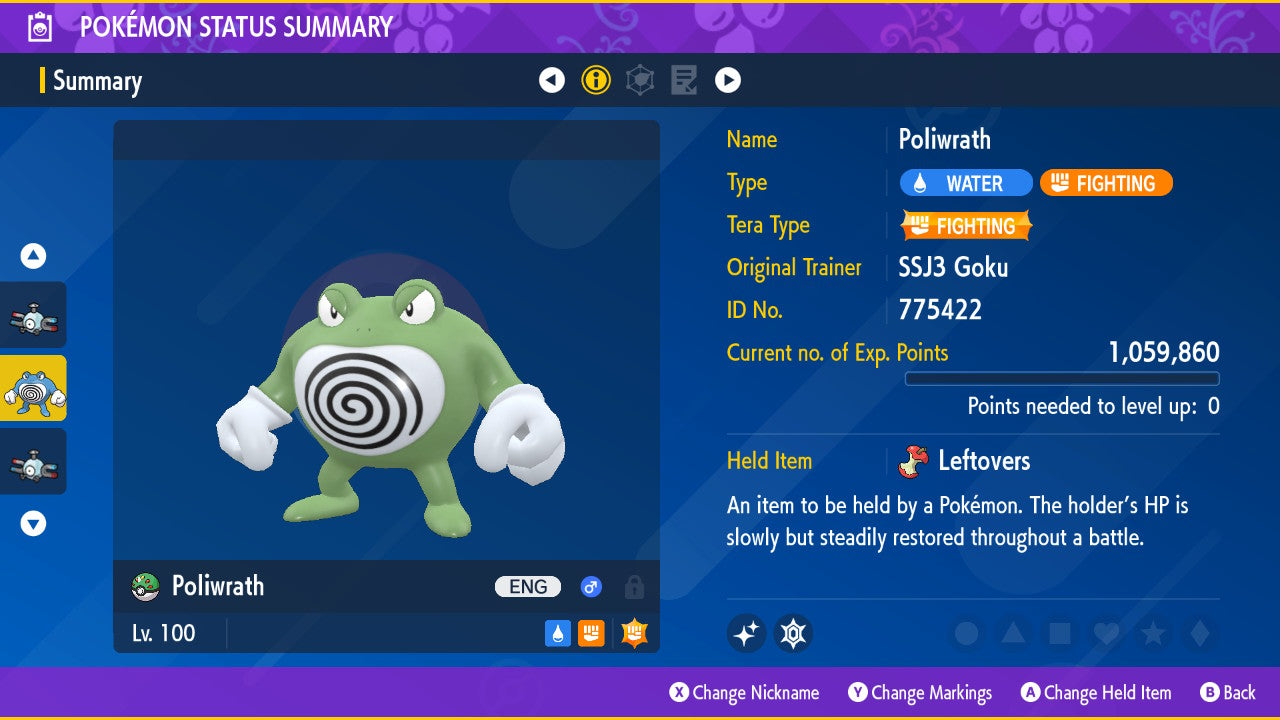Image resolution: width=1280 pixels, height=720 pixels.
Task: Toggle the square marking
Action: click(x=1059, y=633)
